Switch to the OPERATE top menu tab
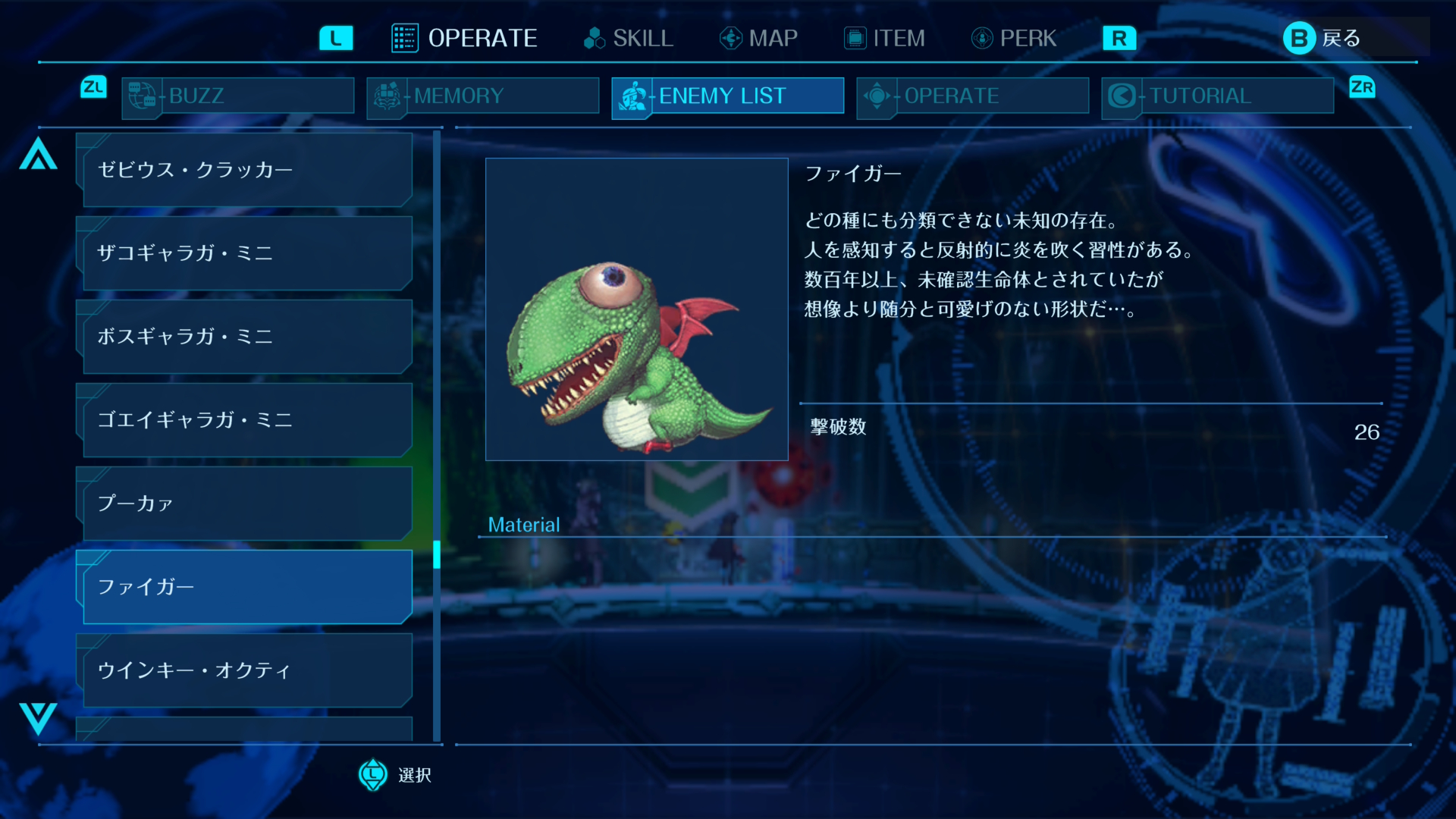Image resolution: width=1456 pixels, height=819 pixels. (x=465, y=38)
